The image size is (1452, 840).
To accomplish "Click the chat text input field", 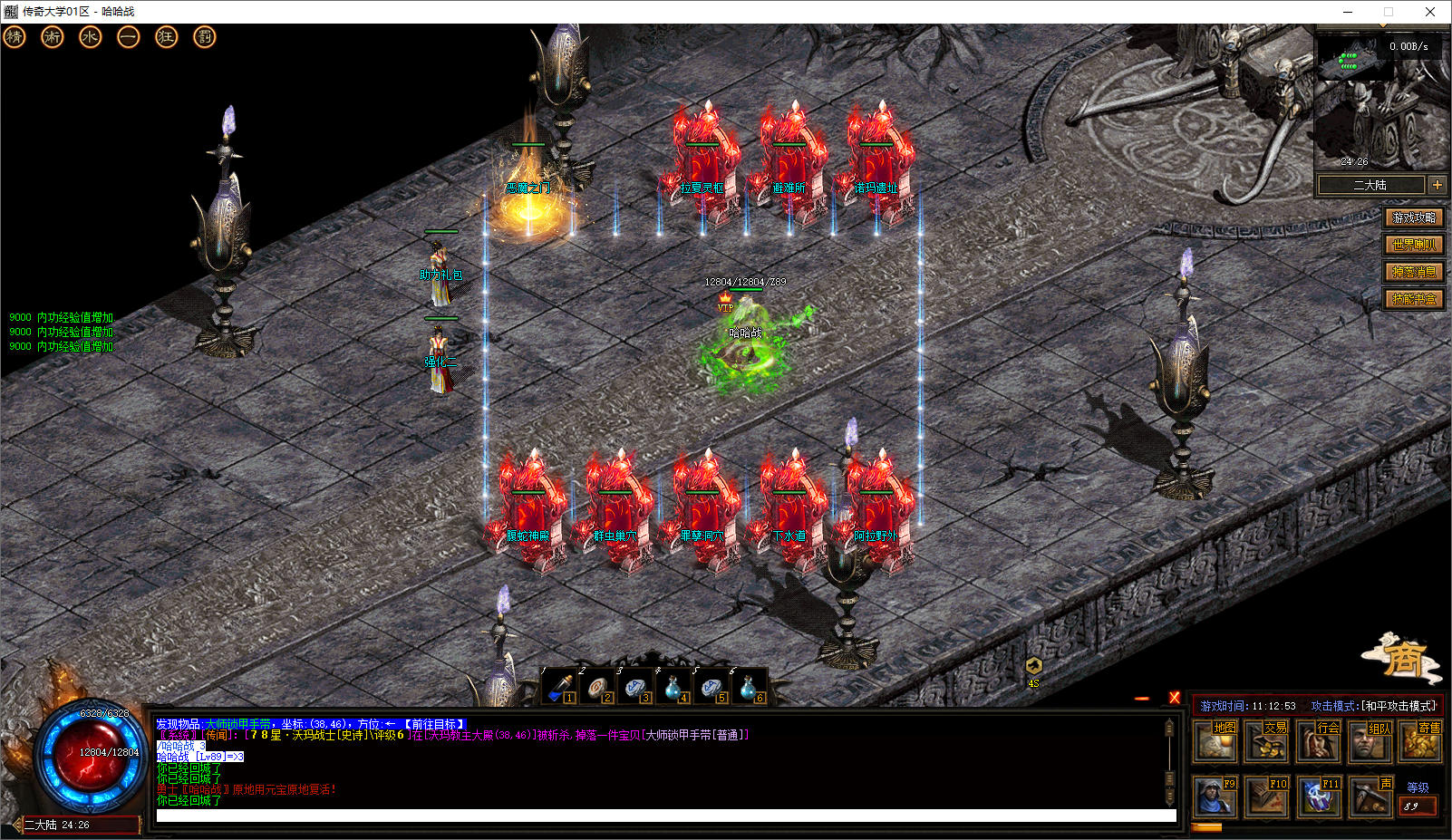I will (x=666, y=816).
